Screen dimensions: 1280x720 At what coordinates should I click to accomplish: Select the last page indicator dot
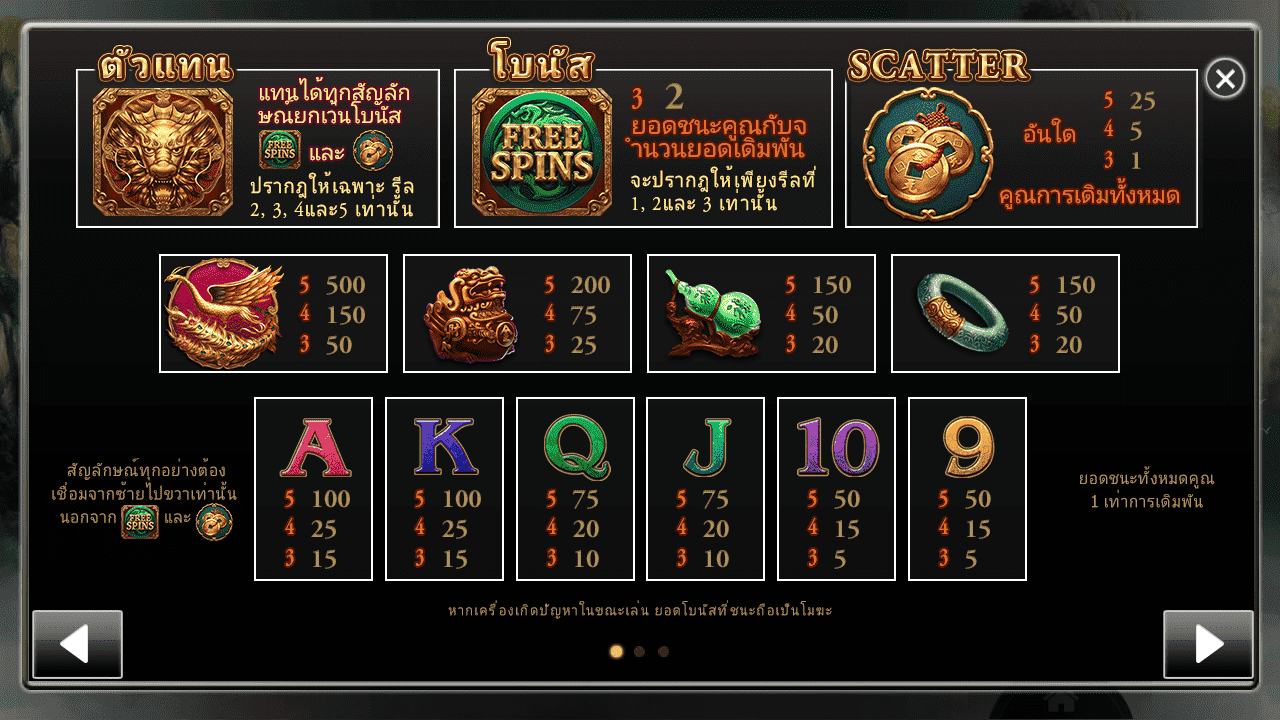coord(663,652)
